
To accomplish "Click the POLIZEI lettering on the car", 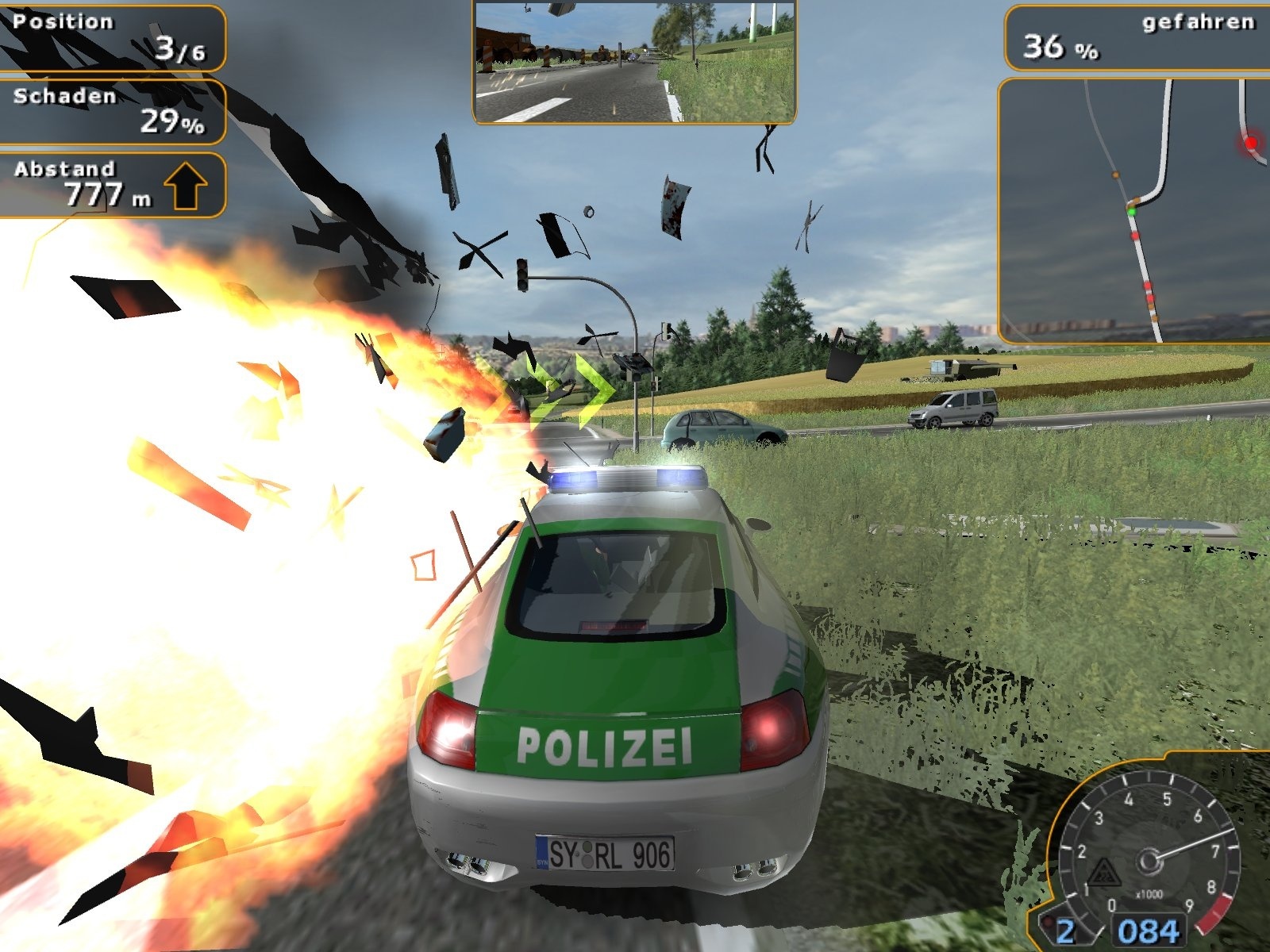I will click(607, 744).
